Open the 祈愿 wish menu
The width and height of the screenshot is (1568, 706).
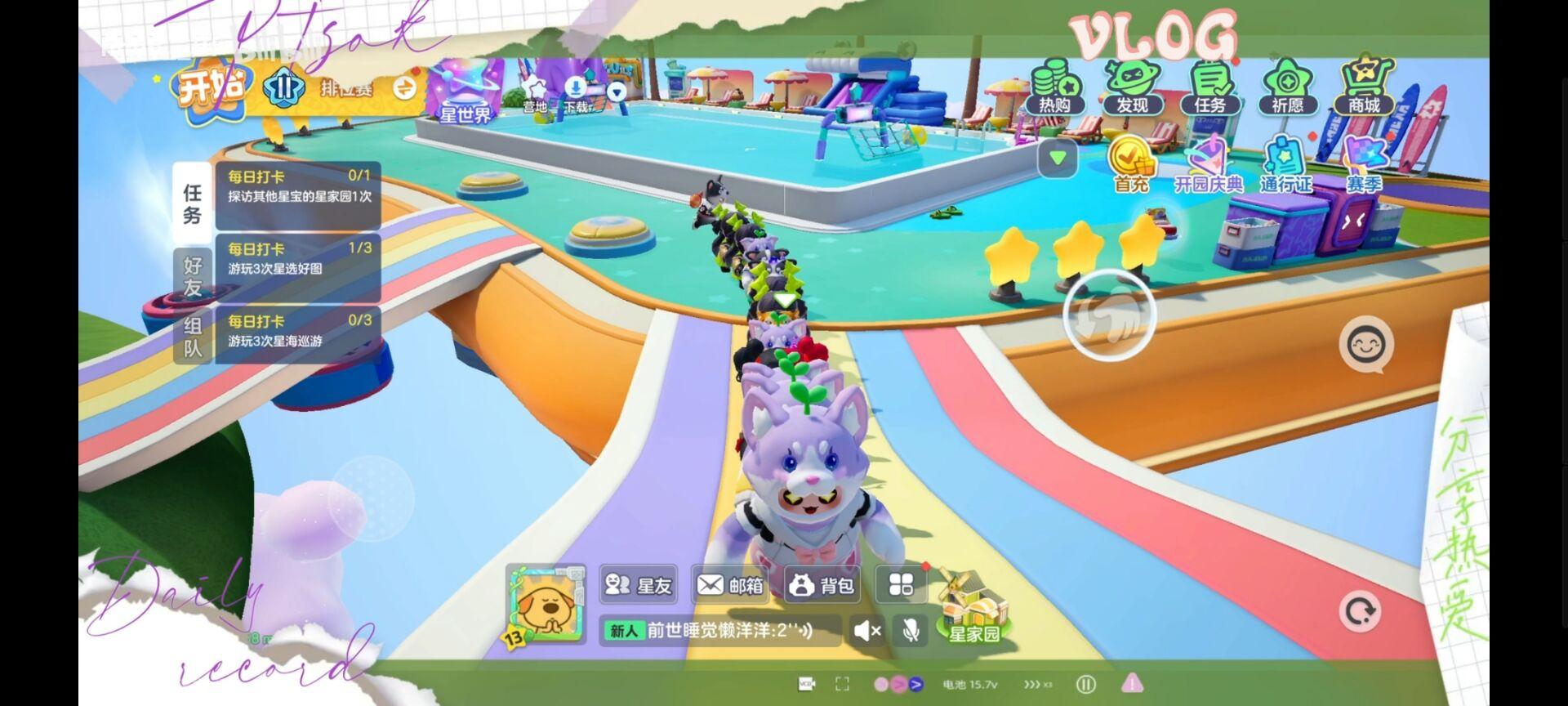click(x=1287, y=88)
